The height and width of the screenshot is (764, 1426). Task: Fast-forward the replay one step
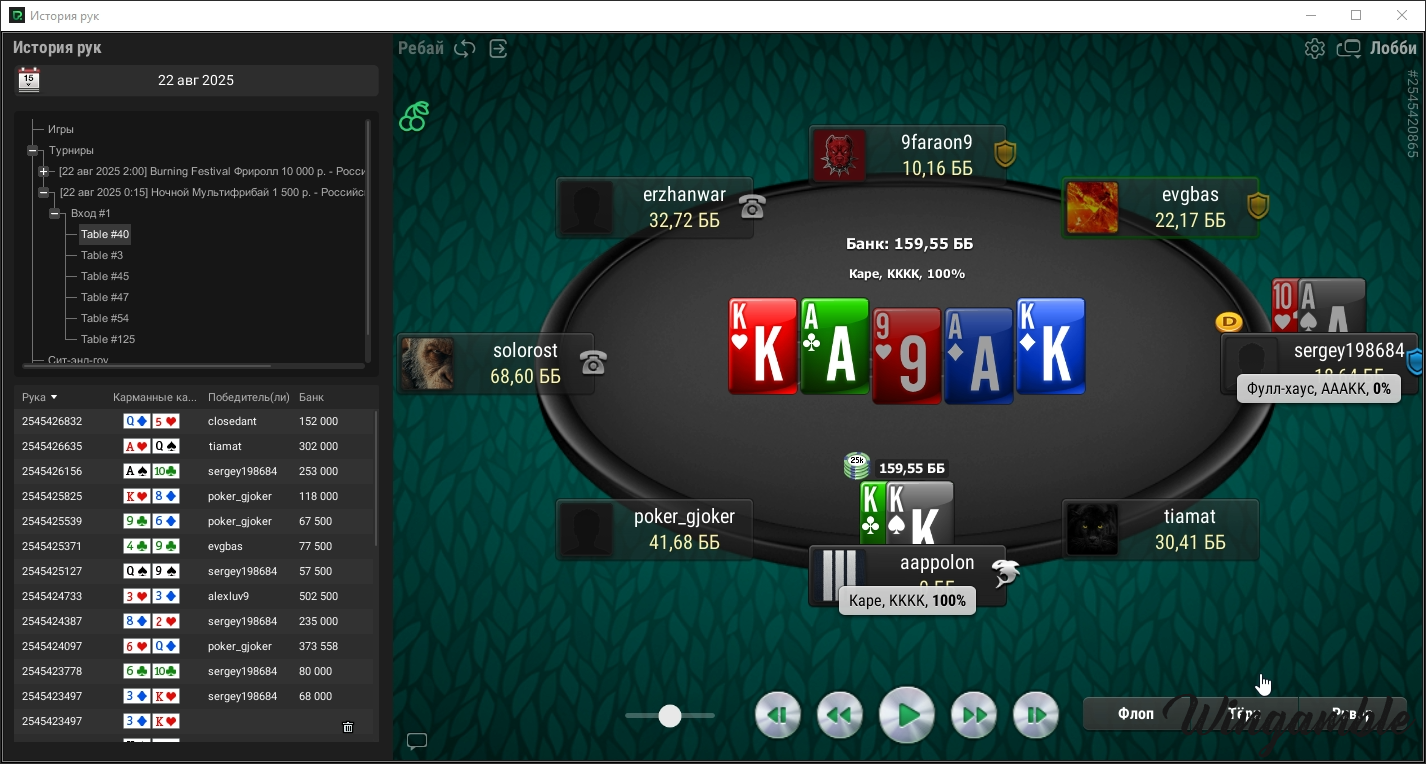tap(974, 715)
